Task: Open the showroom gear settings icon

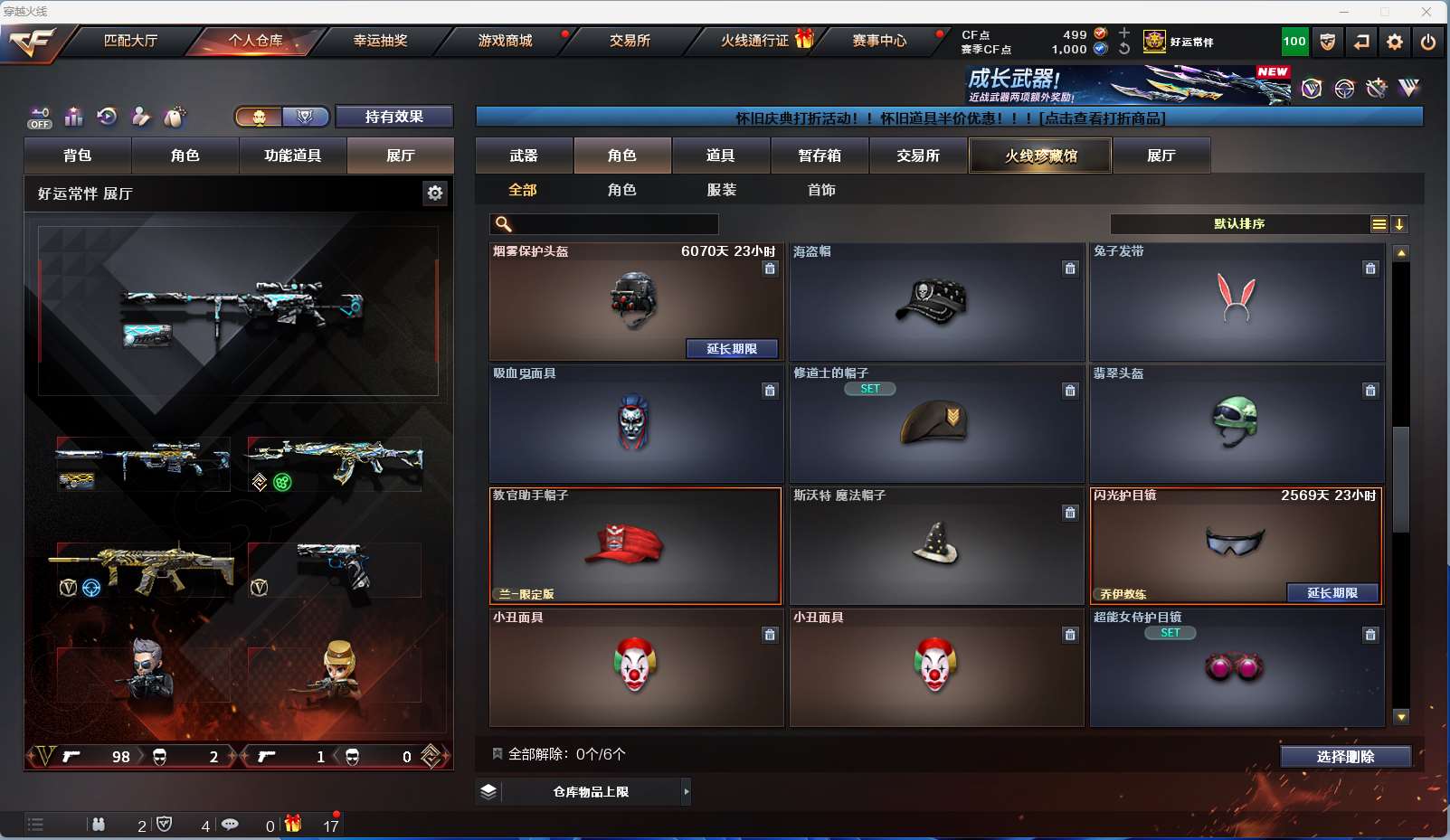Action: pos(435,193)
